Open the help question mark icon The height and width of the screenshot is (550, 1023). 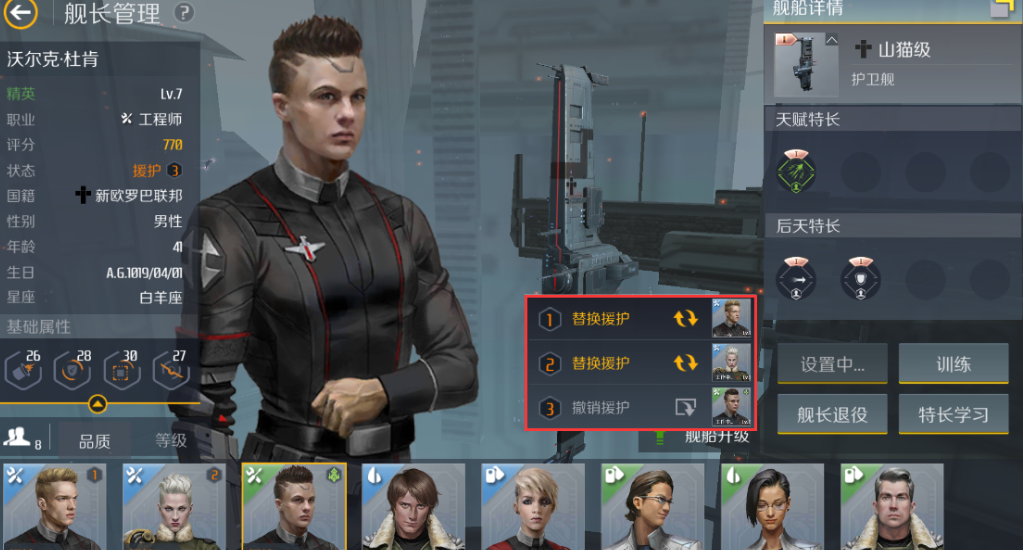point(183,13)
